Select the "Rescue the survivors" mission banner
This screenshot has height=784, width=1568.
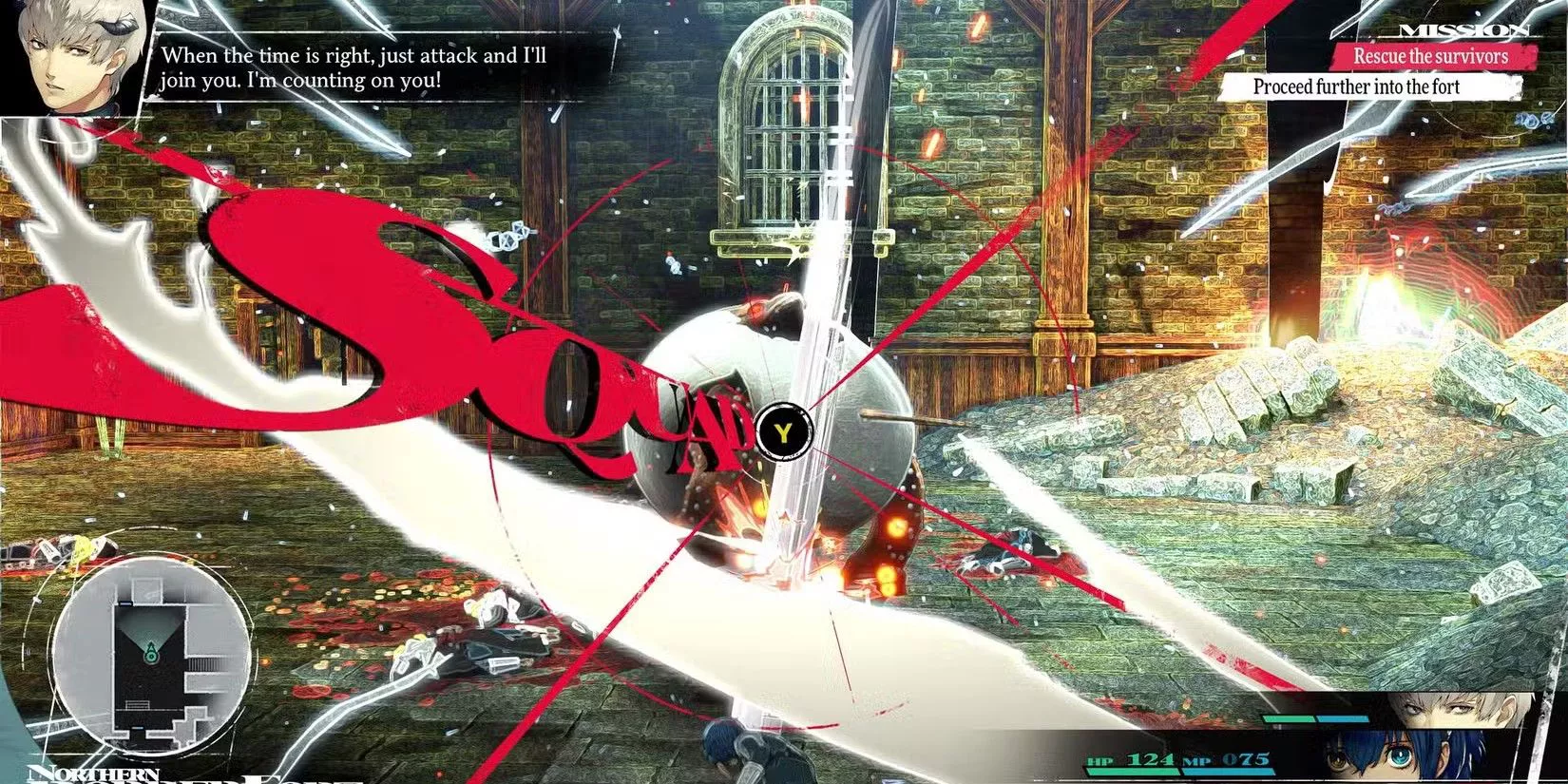(1430, 56)
